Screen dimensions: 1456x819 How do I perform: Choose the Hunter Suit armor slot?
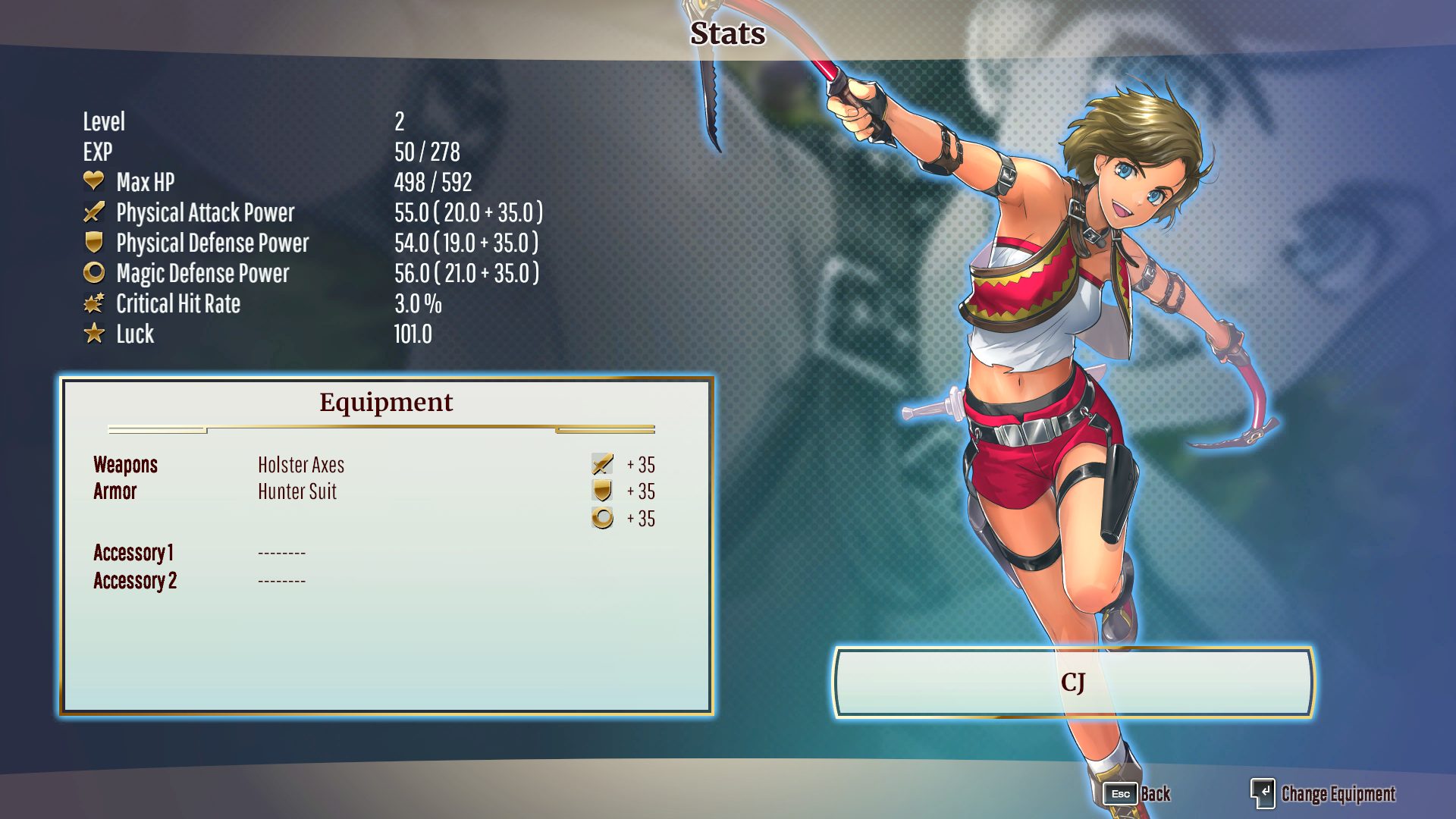tap(297, 491)
